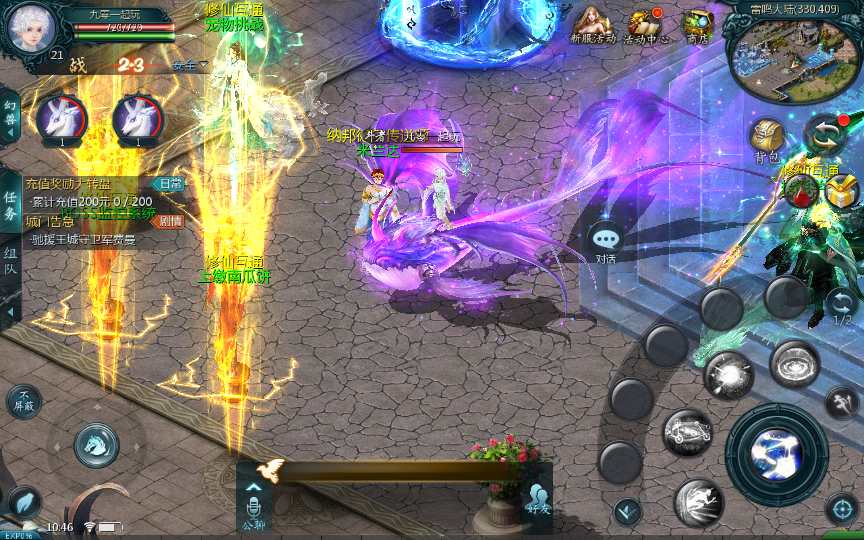
Task: Click the swap arrows icon with red dot
Action: click(x=826, y=135)
